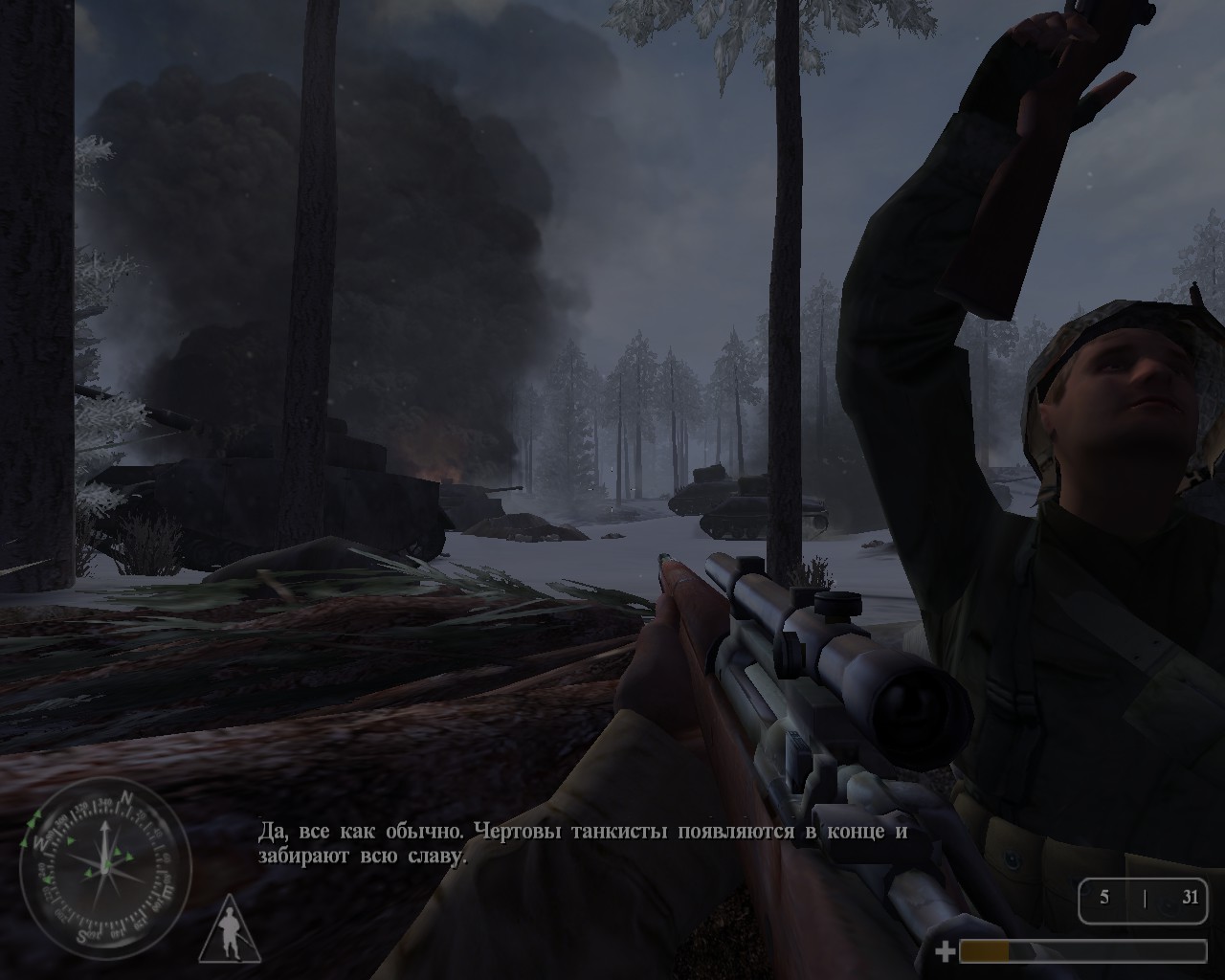Screen dimensions: 1225x980
Task: Click the yellow filled portion of the health bar
Action: [984, 952]
